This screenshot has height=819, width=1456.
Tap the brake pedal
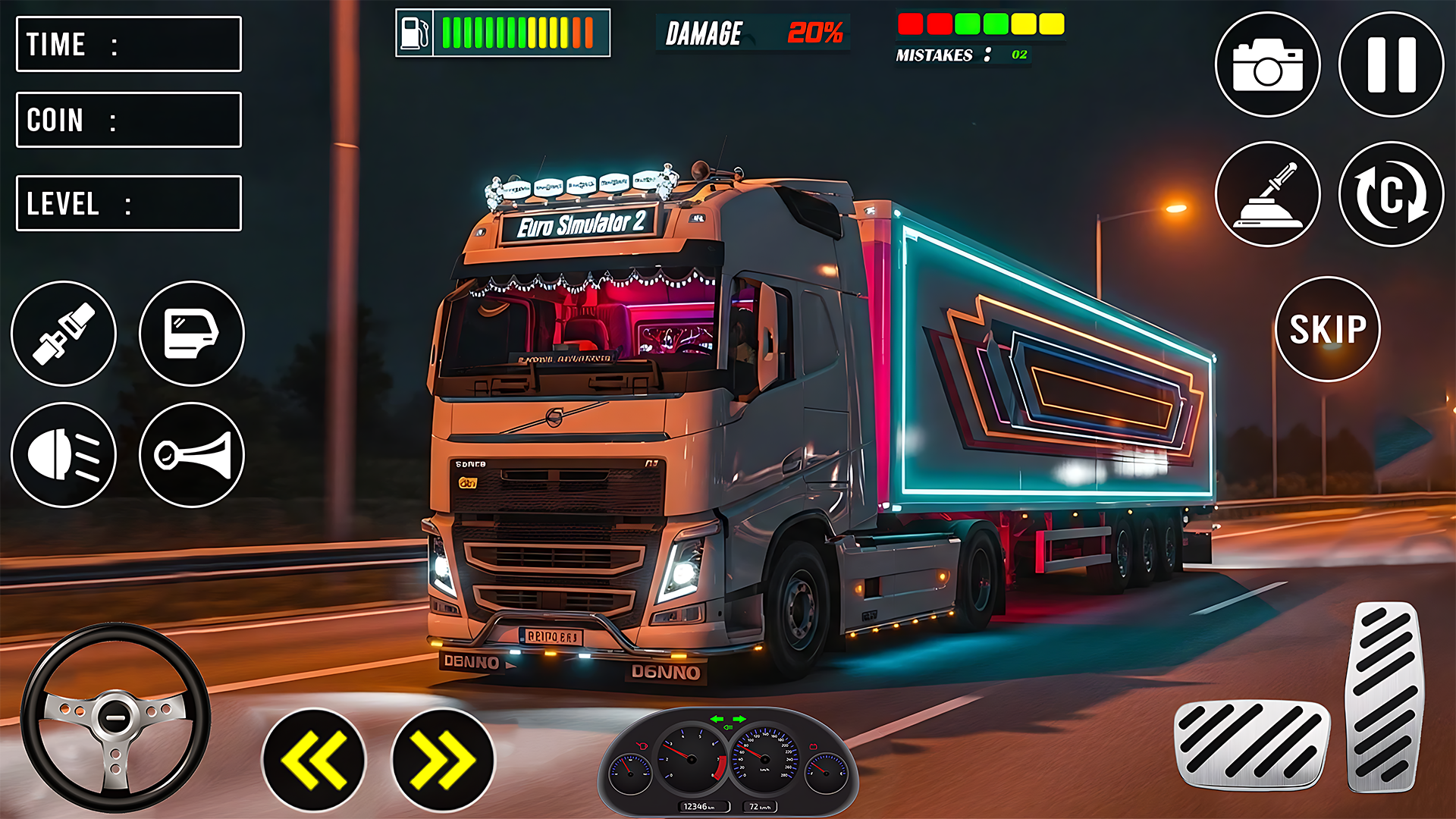pos(1252,744)
